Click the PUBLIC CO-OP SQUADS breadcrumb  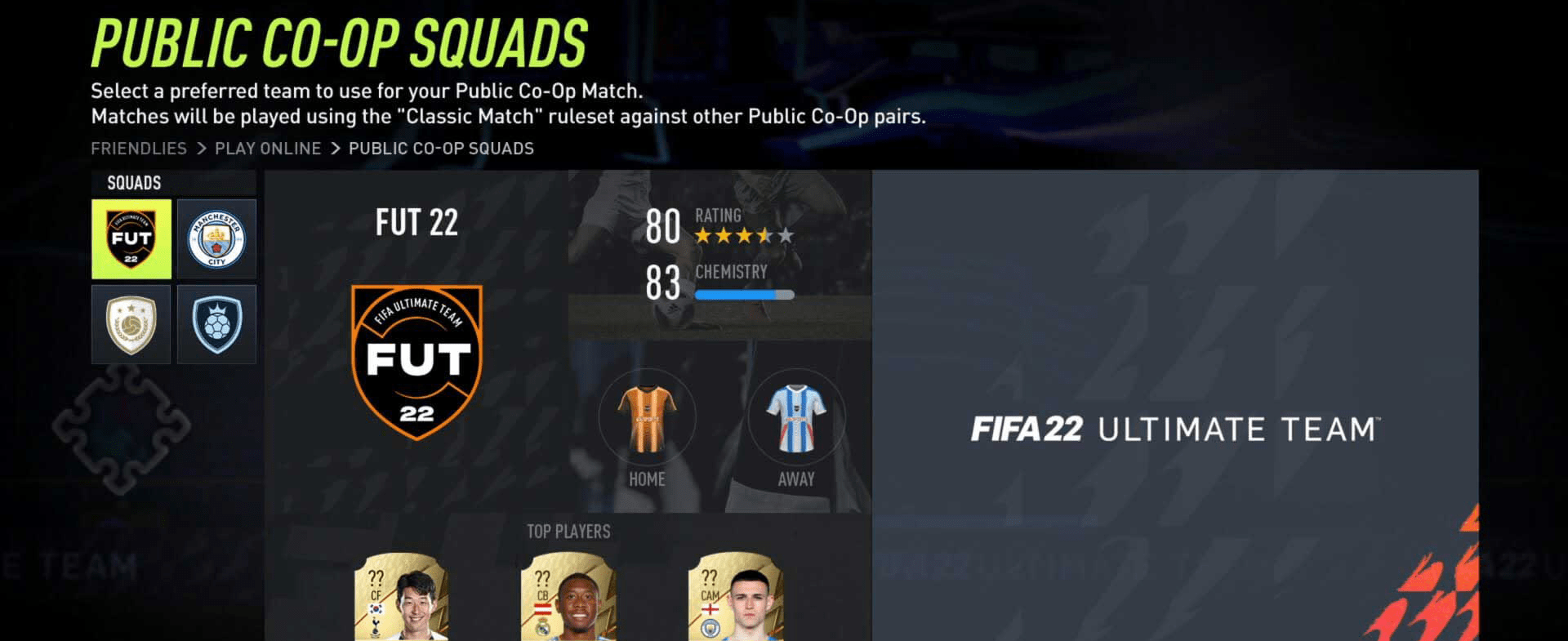(x=440, y=148)
